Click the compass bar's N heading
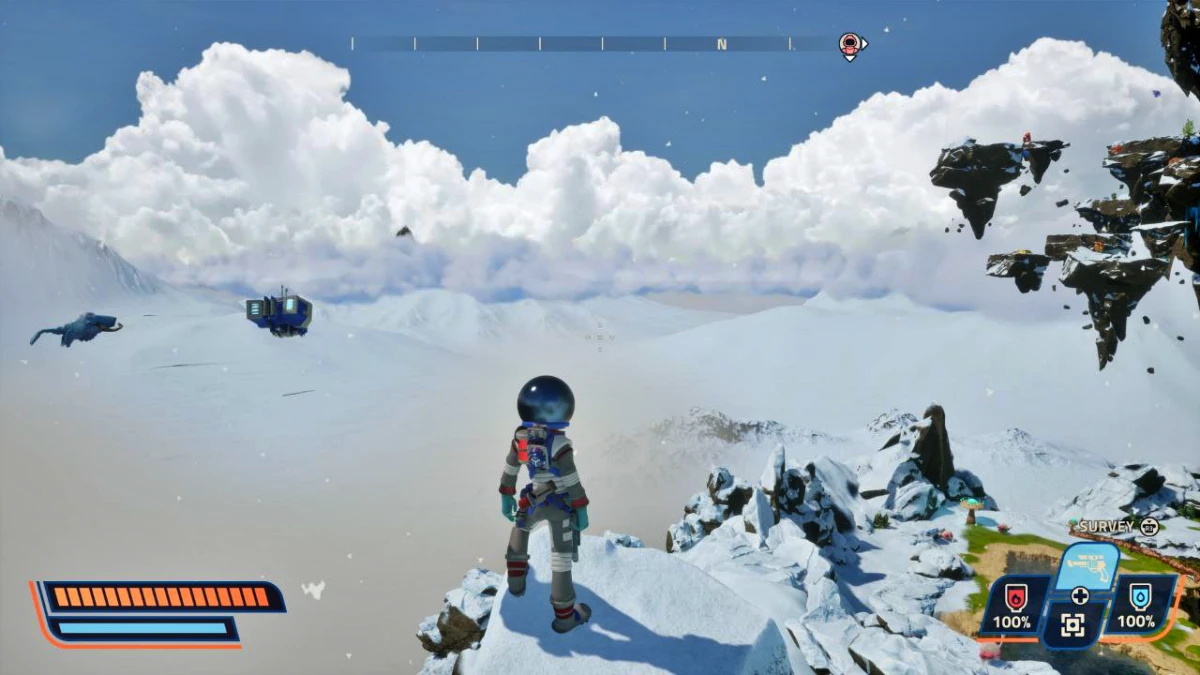 coord(722,44)
